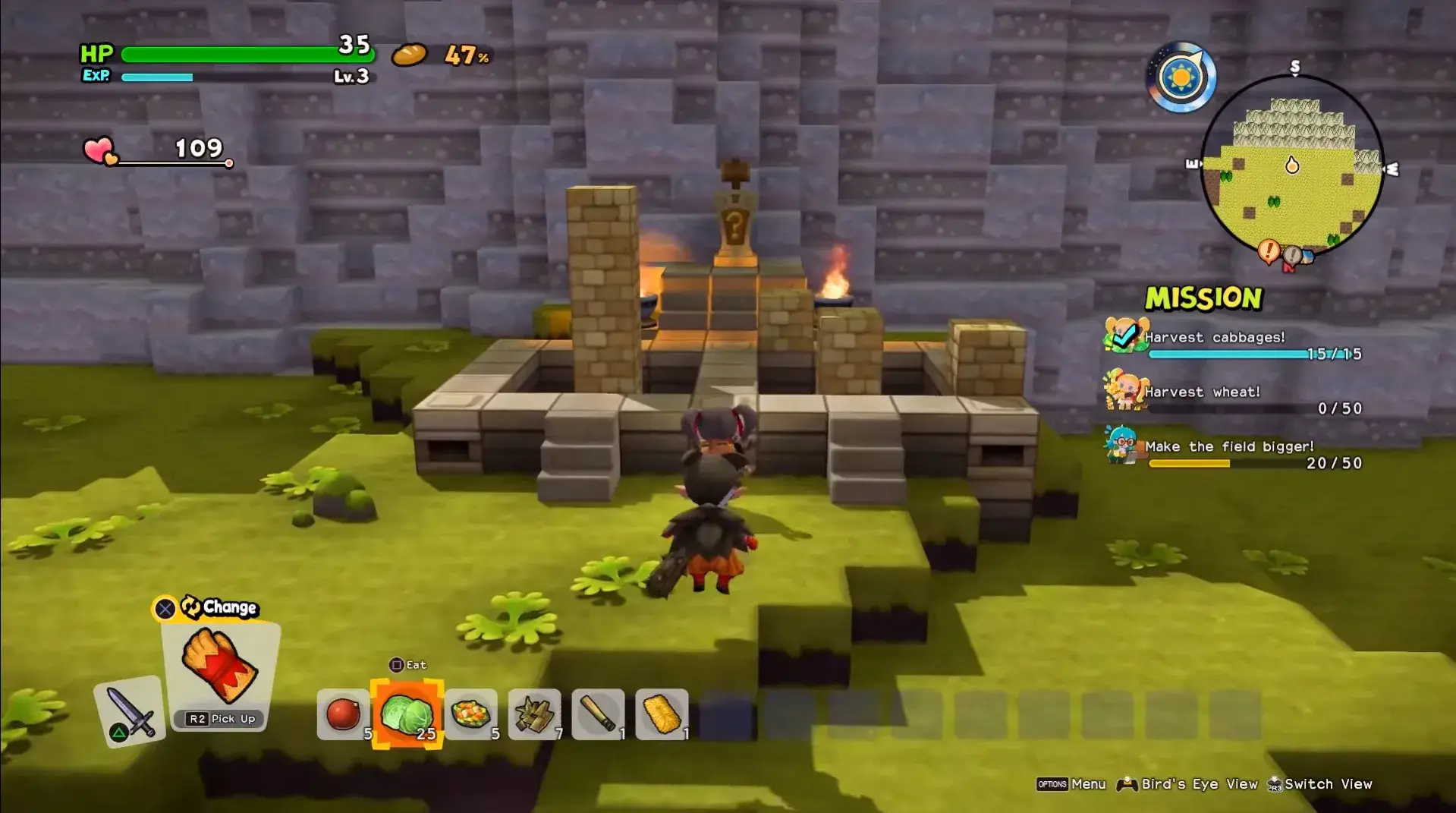The width and height of the screenshot is (1456, 813).
Task: Click the bread hunger icon
Action: pyautogui.click(x=409, y=55)
